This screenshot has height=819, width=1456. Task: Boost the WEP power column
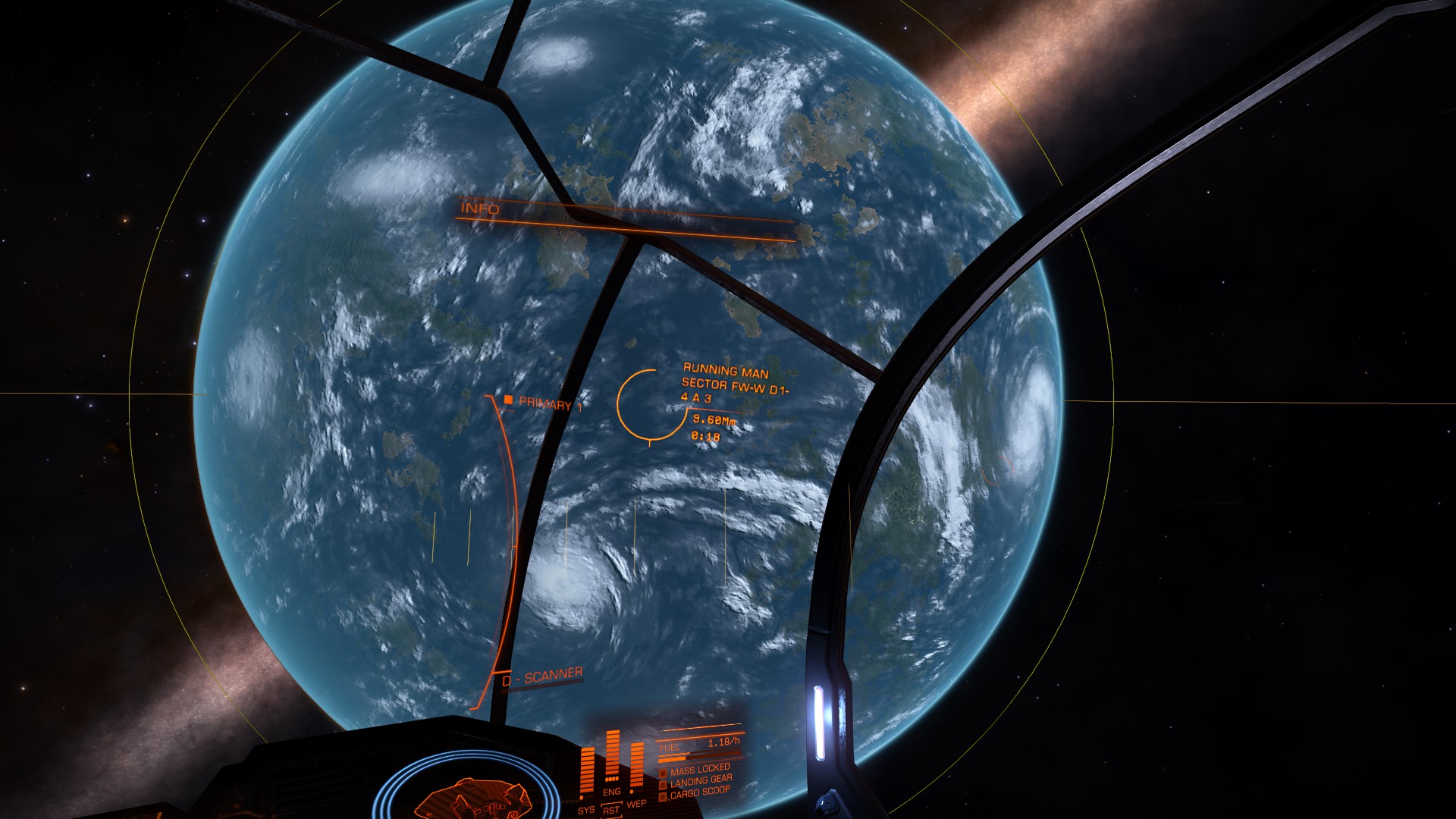(x=637, y=767)
